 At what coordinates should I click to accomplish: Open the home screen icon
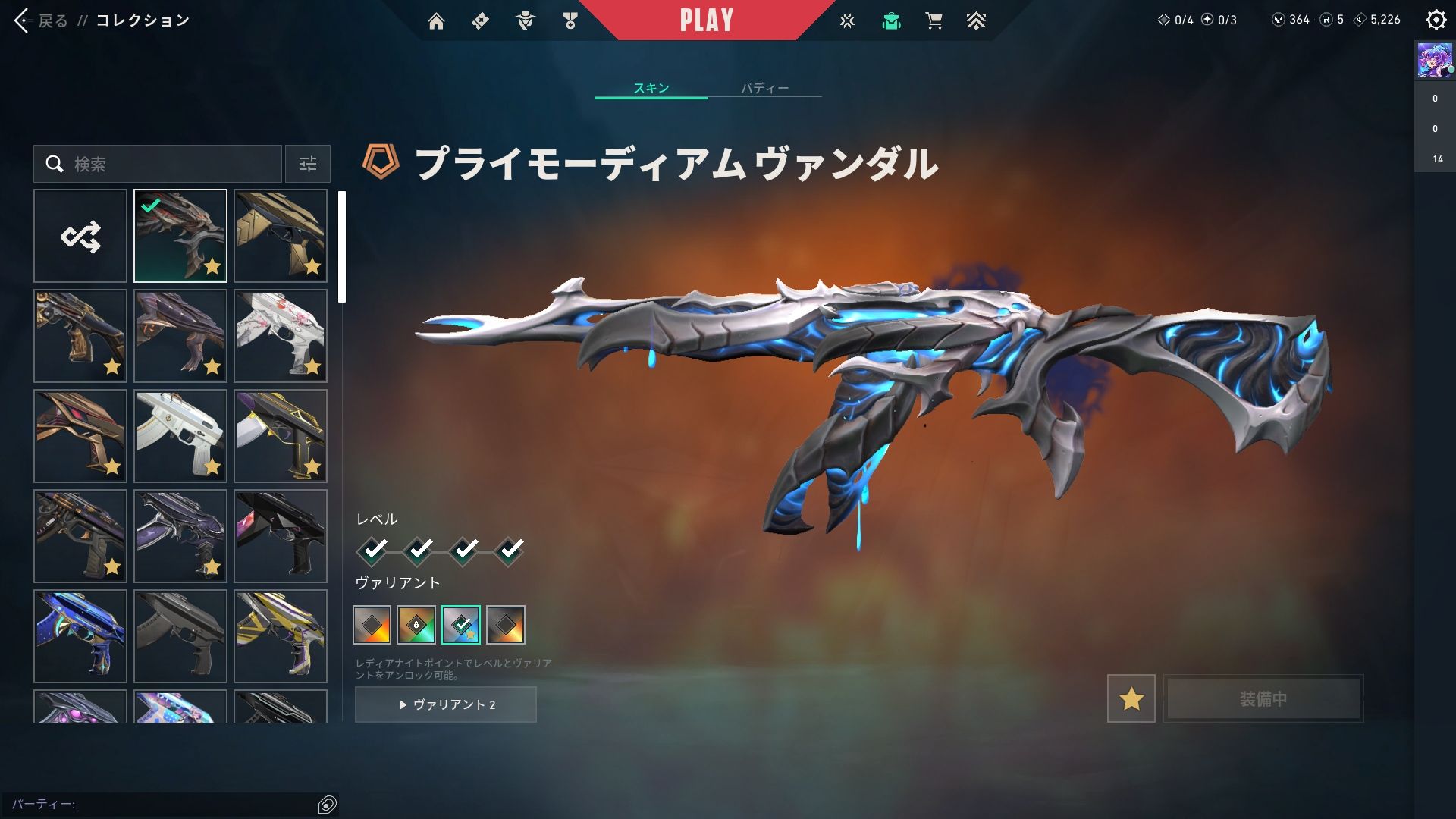[x=436, y=21]
